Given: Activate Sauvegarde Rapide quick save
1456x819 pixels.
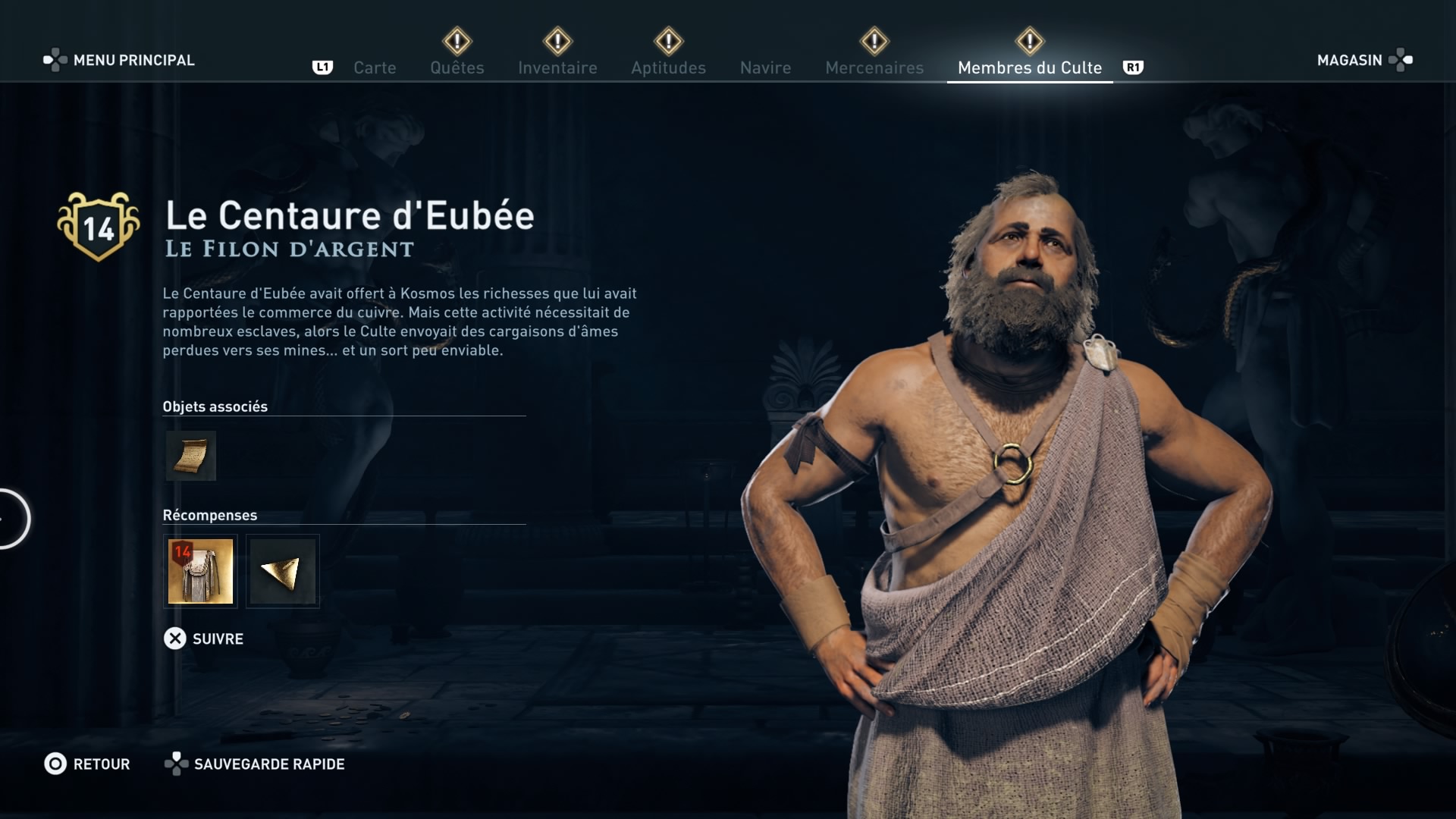Looking at the screenshot, I should (x=255, y=764).
